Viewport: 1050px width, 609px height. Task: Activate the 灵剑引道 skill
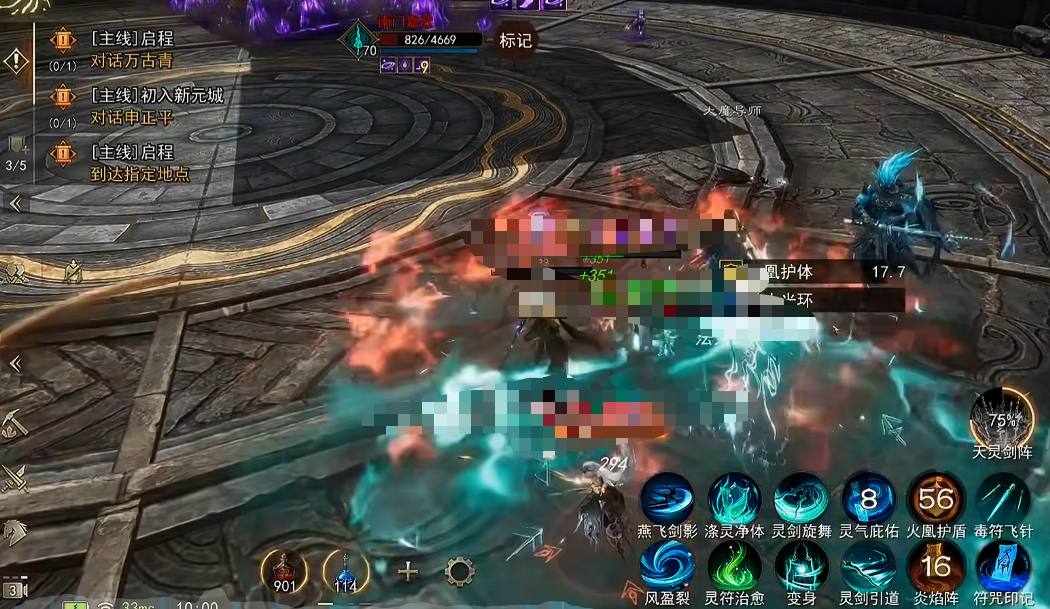868,566
